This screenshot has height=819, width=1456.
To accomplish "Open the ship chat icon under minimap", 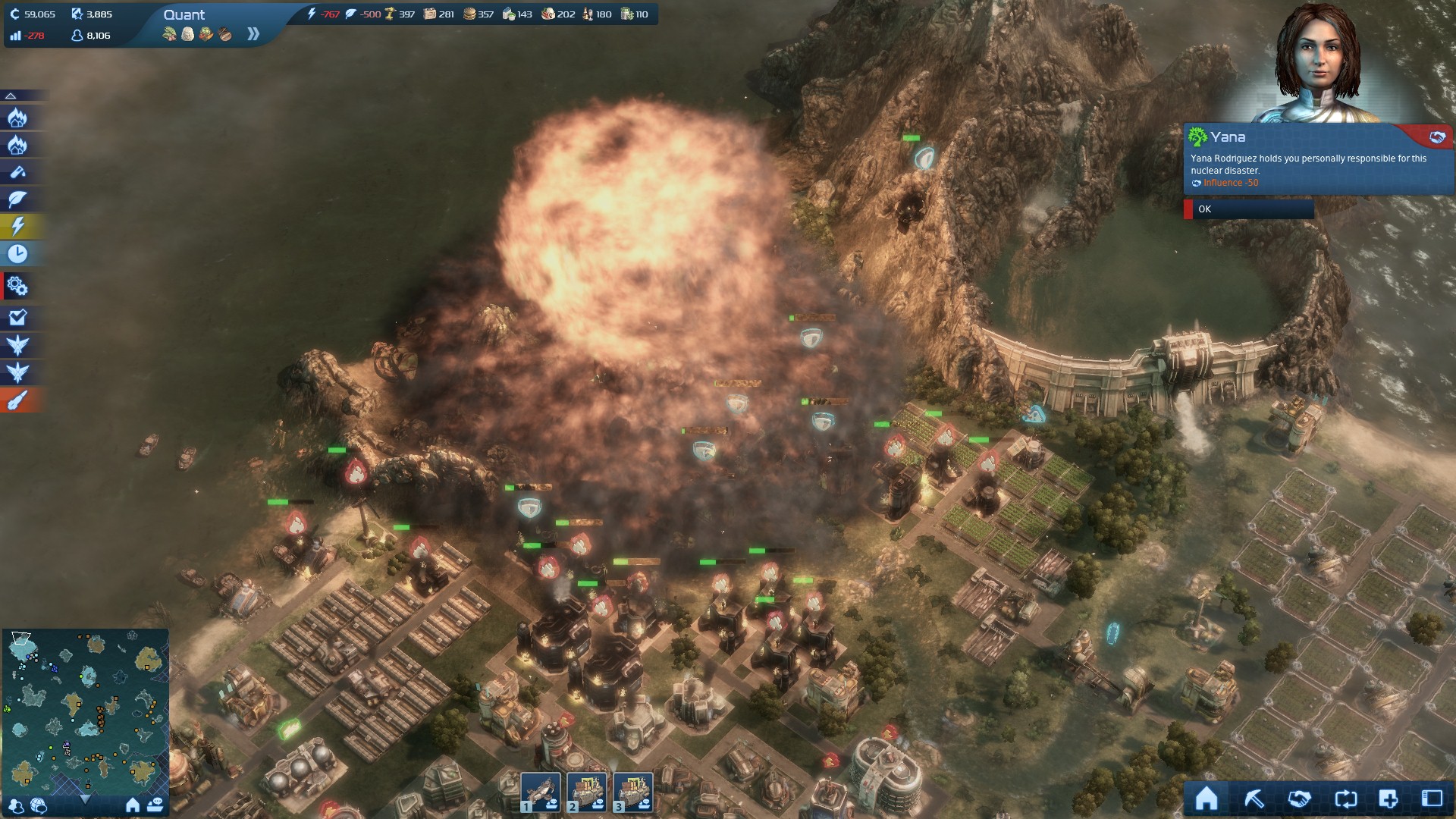I will (155, 805).
